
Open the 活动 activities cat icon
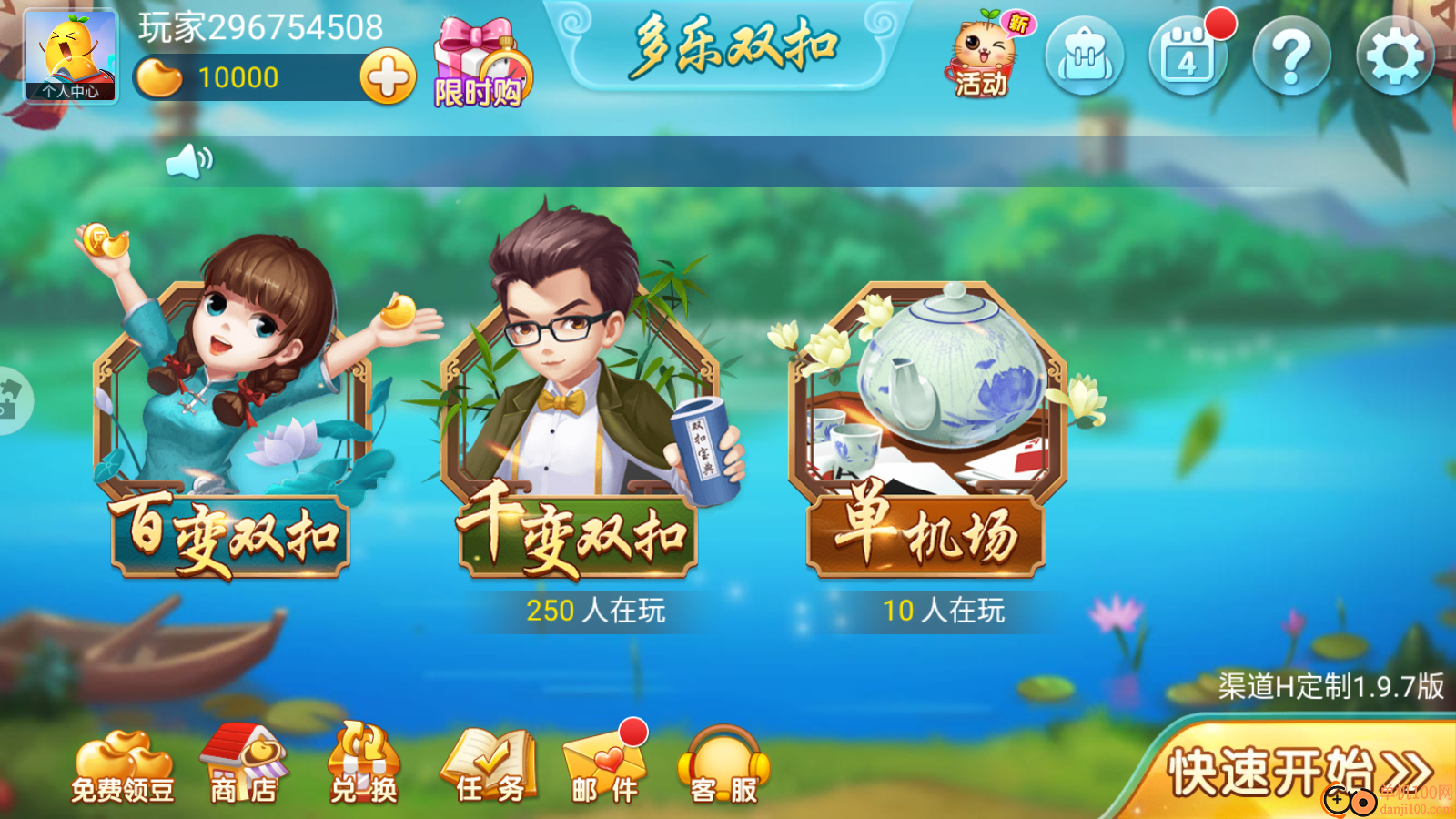coord(983,56)
